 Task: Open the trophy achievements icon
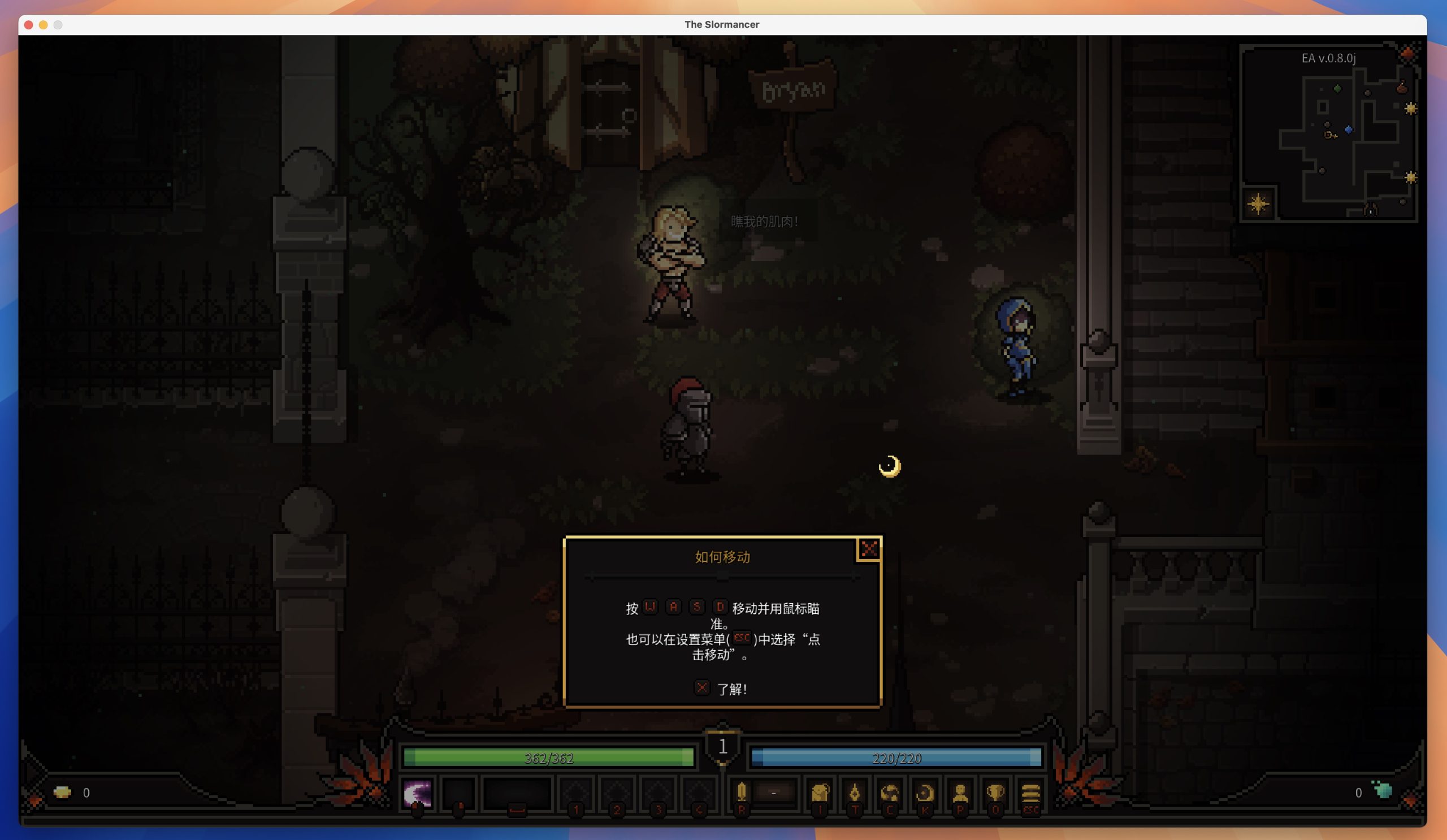[995, 794]
